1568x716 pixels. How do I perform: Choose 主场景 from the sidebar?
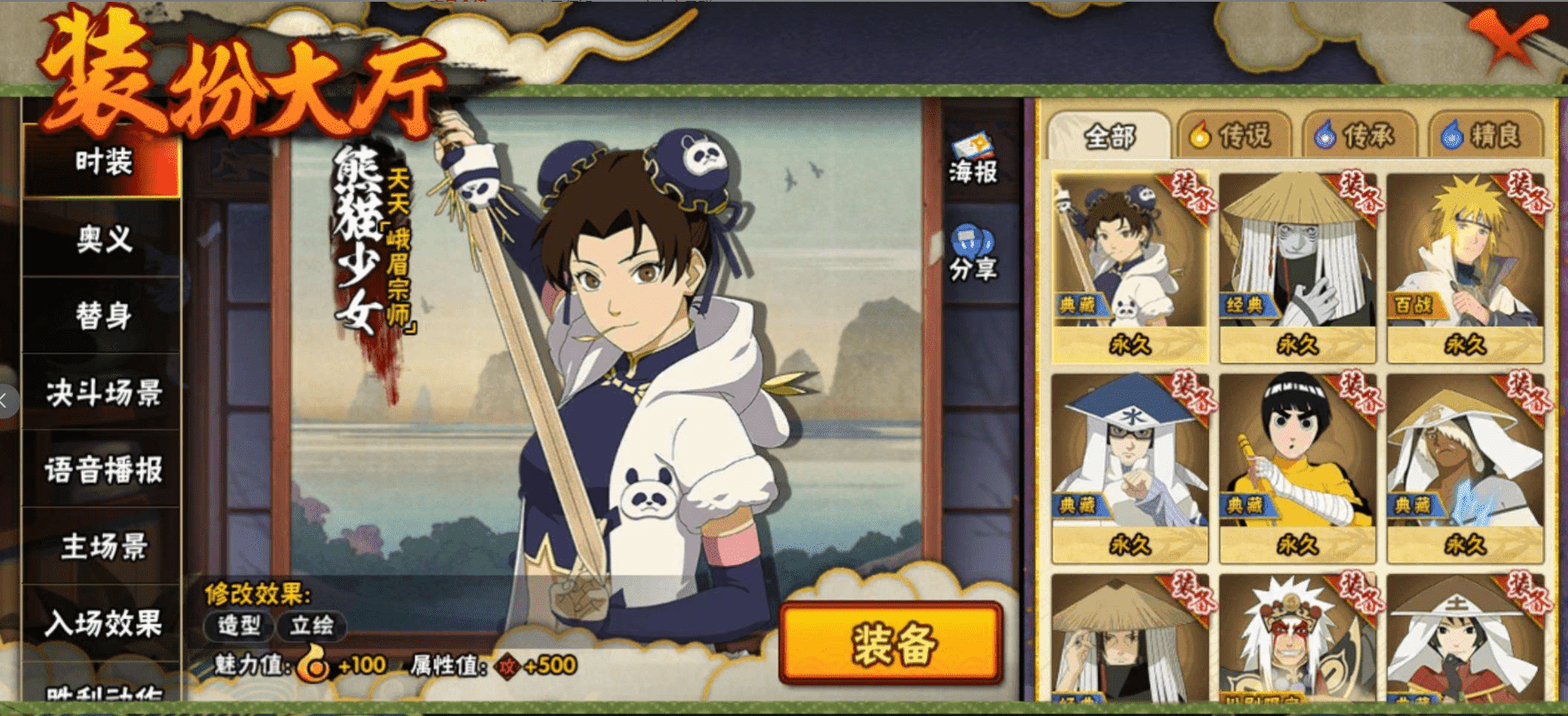pos(102,546)
